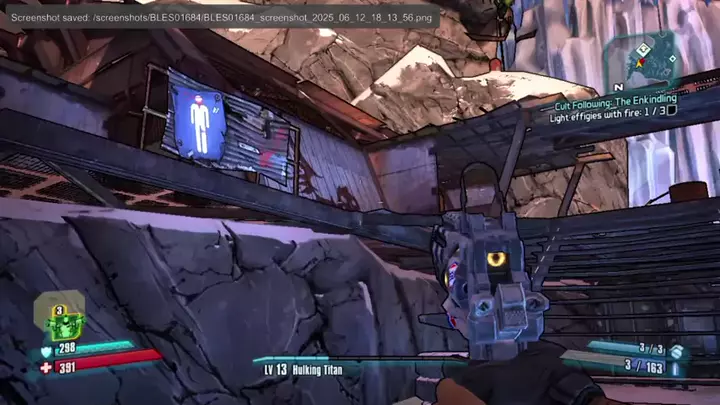
Task: Dismiss the Screenshot saved notification
Action: [x=220, y=19]
